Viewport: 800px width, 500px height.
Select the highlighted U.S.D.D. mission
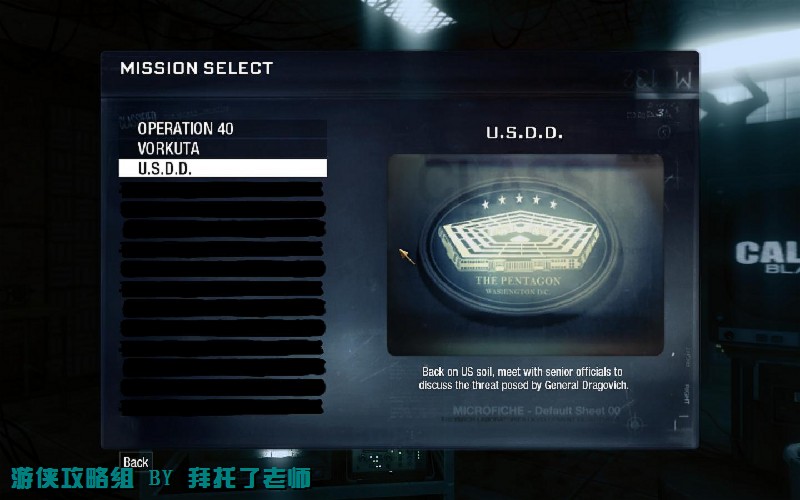[x=222, y=168]
